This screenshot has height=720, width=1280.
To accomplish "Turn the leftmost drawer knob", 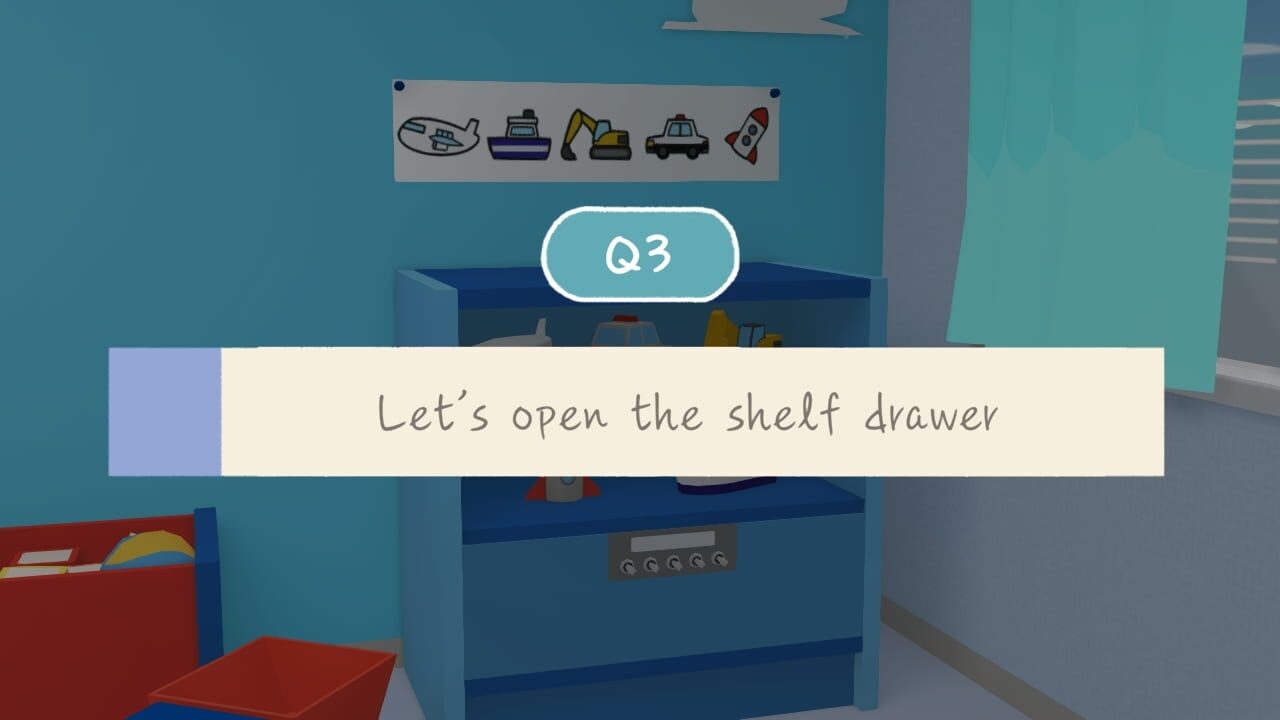I will click(x=627, y=566).
